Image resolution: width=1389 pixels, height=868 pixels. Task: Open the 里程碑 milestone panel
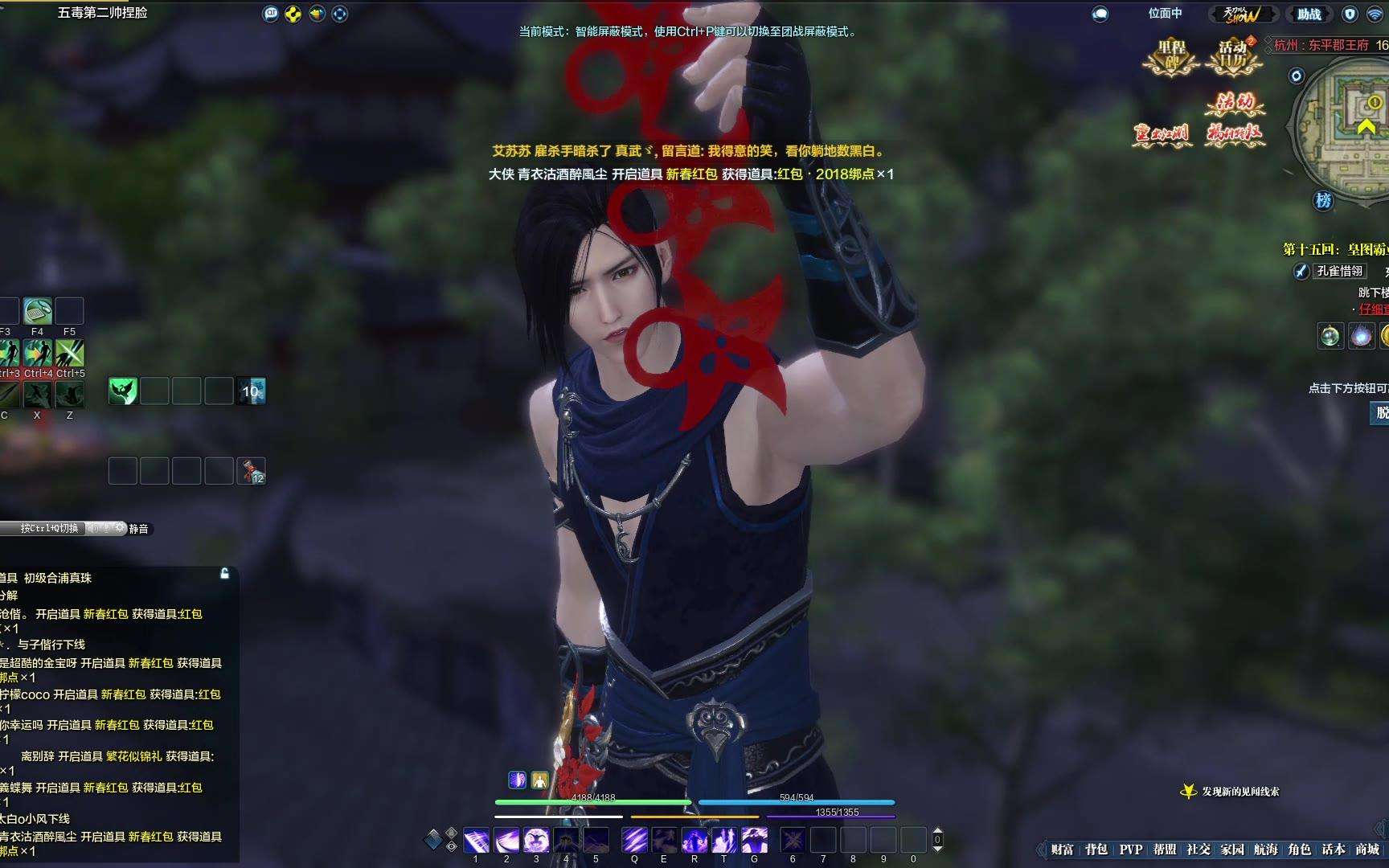pos(1171,55)
